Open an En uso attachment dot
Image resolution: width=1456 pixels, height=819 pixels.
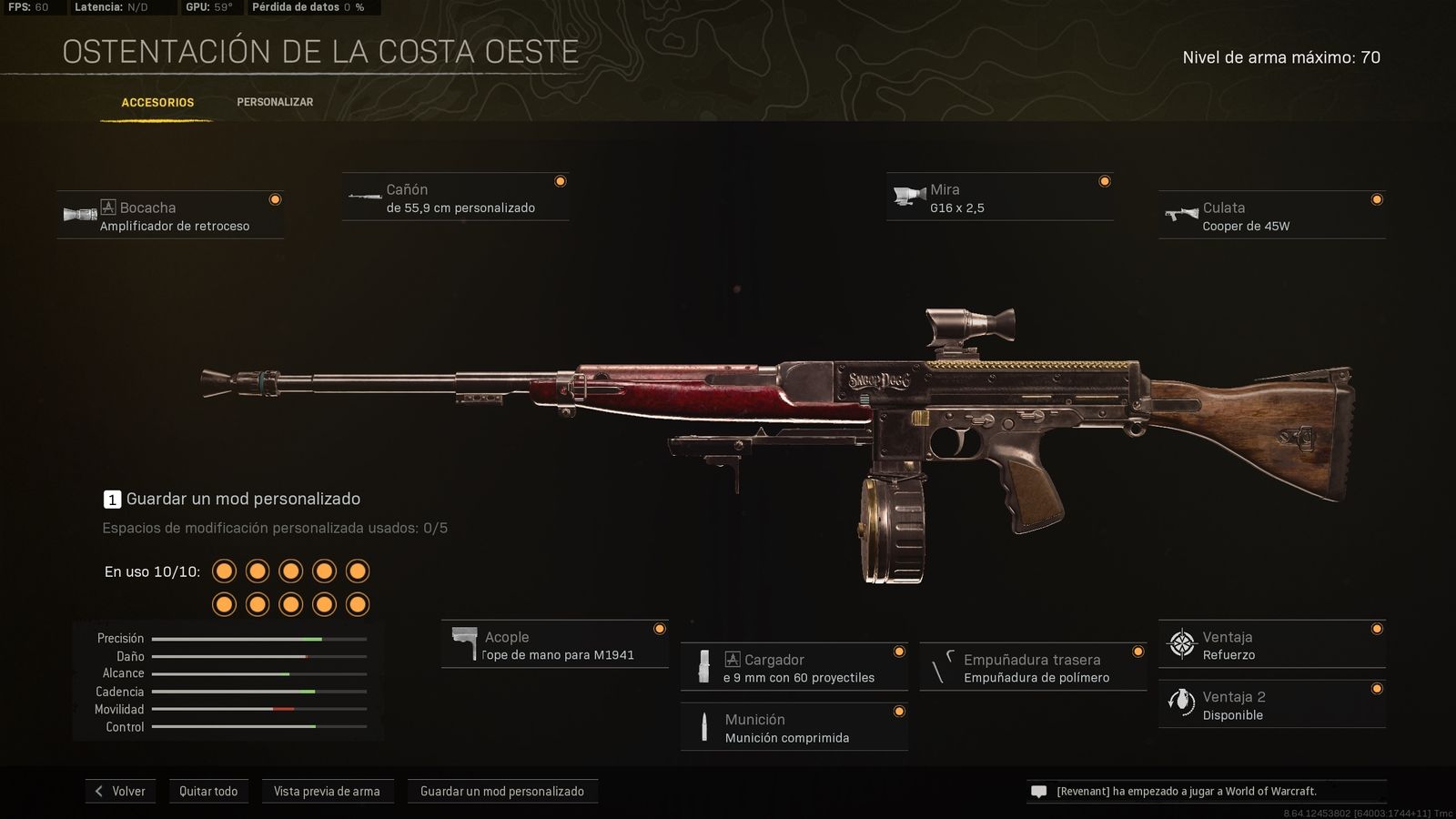click(x=223, y=571)
